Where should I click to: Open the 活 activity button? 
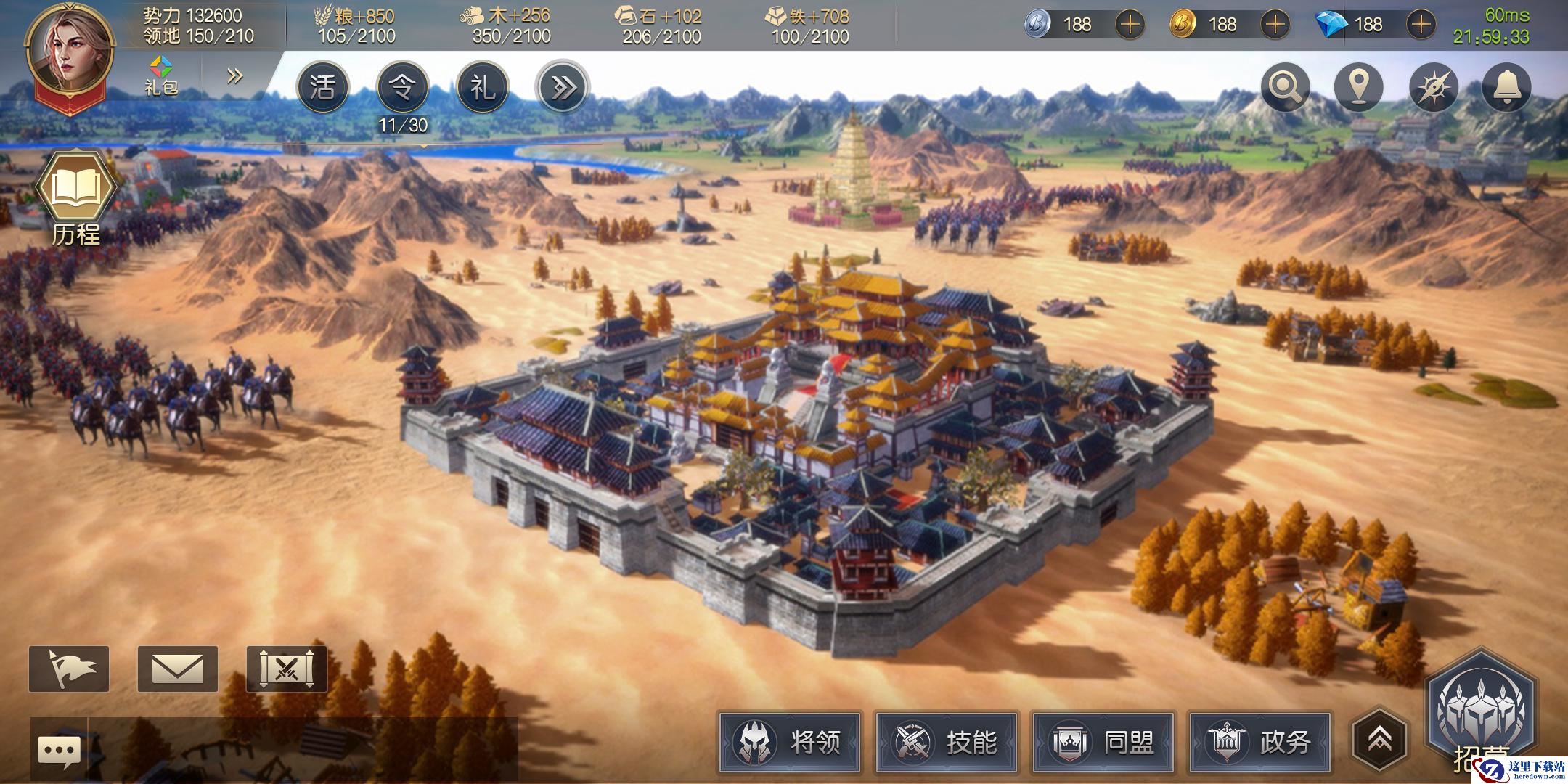click(322, 88)
